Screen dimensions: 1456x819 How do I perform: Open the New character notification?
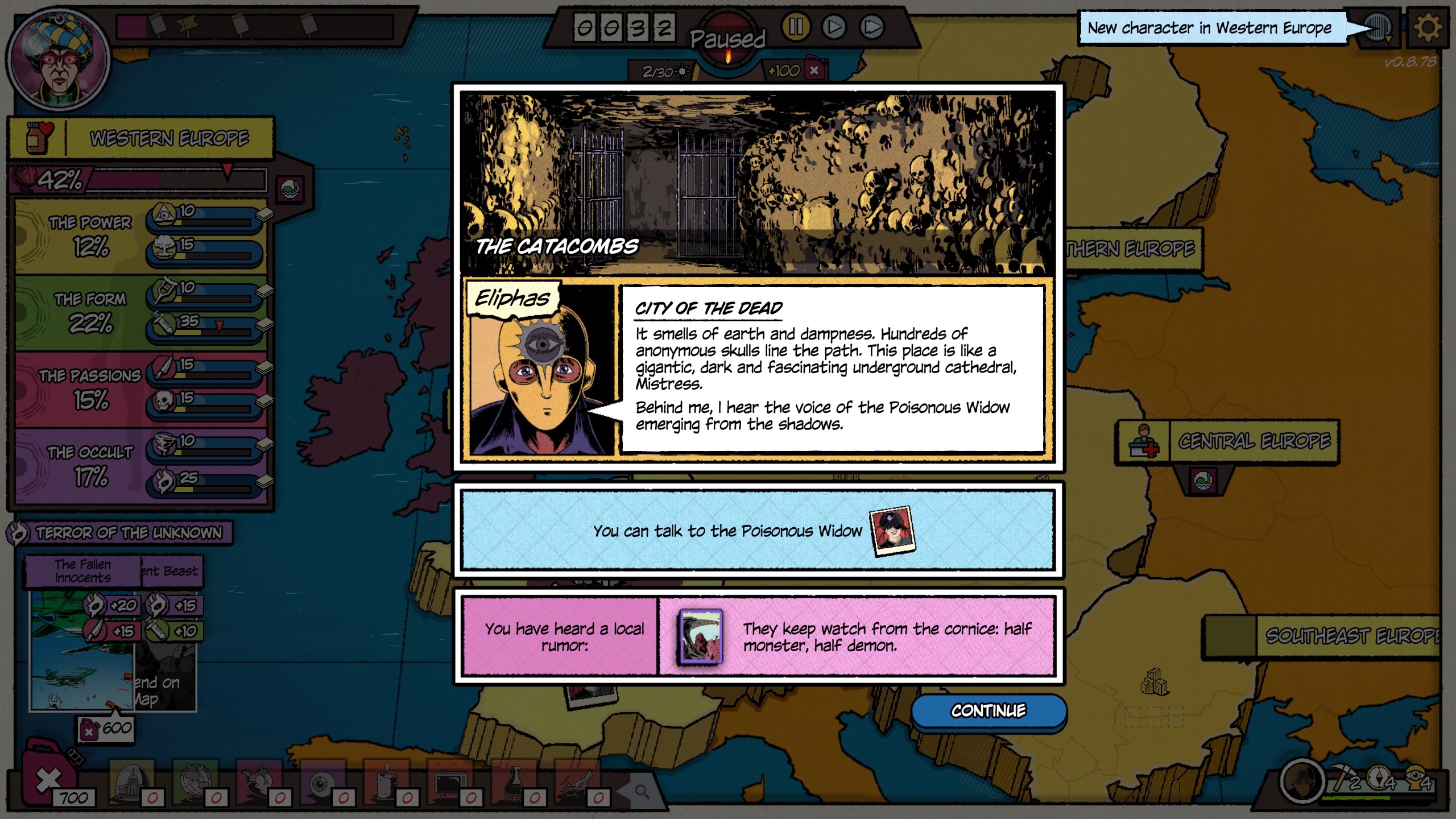tap(1209, 28)
